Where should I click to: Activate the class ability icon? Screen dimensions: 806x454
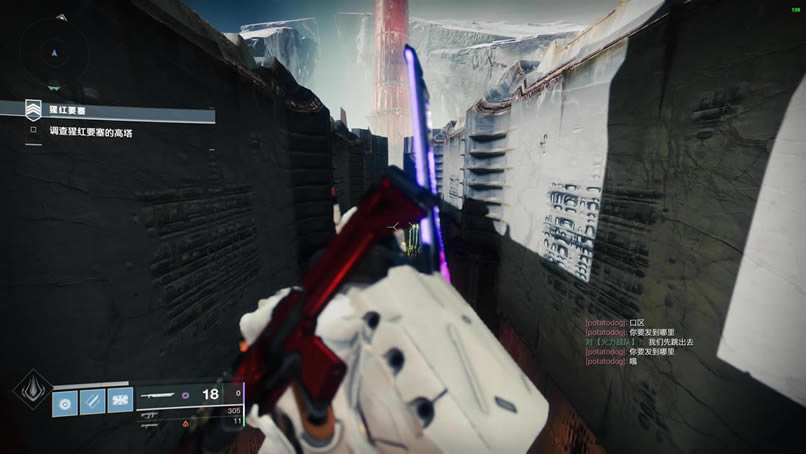[x=120, y=402]
